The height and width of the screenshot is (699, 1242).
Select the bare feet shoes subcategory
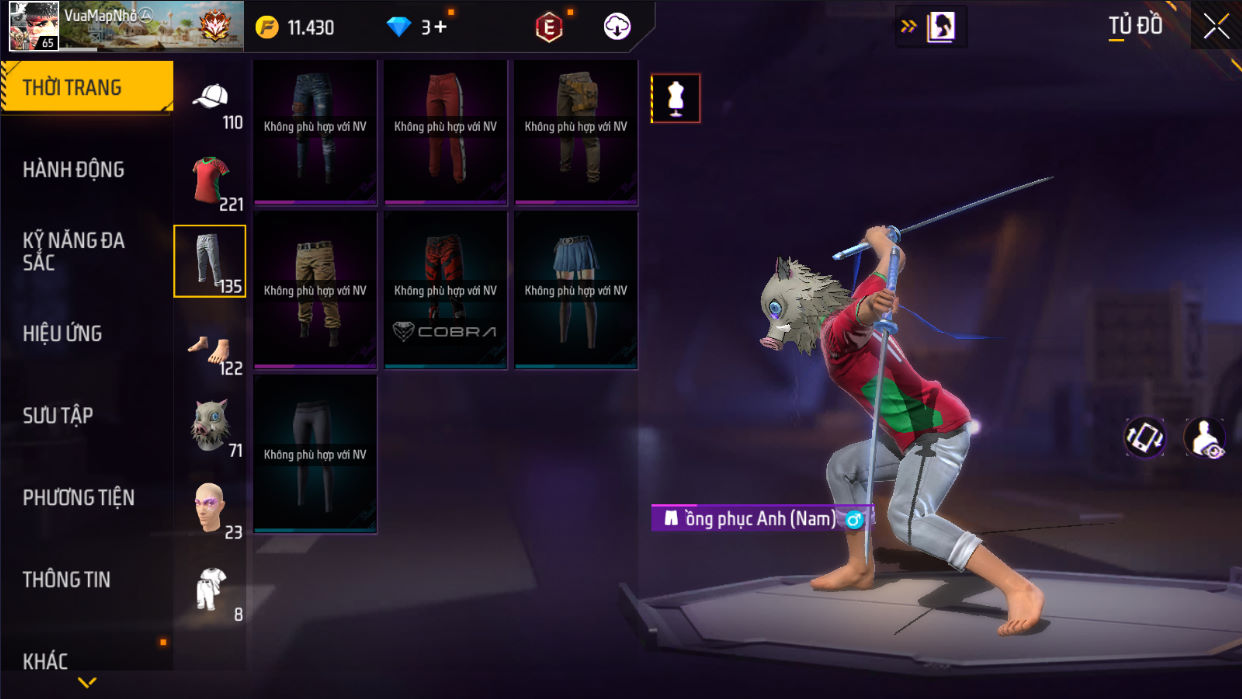210,351
